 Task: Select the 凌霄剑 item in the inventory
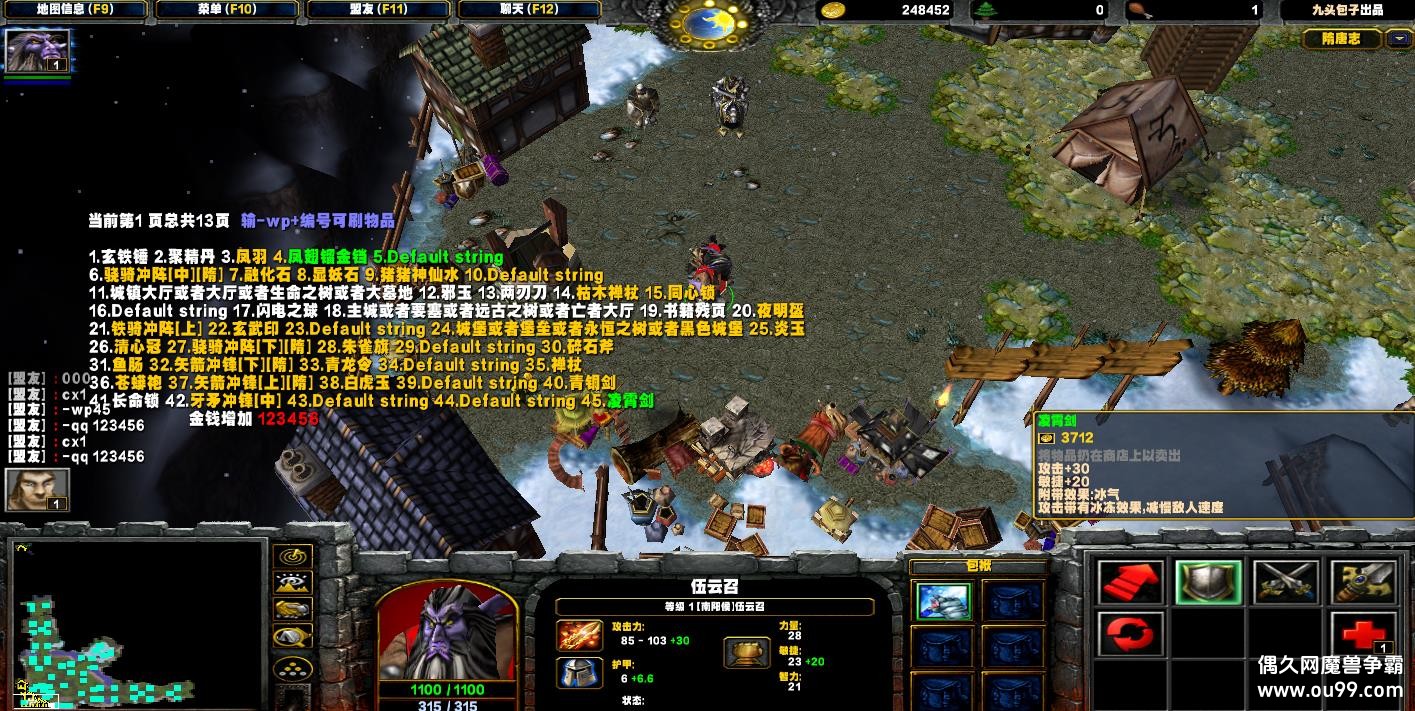(943, 601)
